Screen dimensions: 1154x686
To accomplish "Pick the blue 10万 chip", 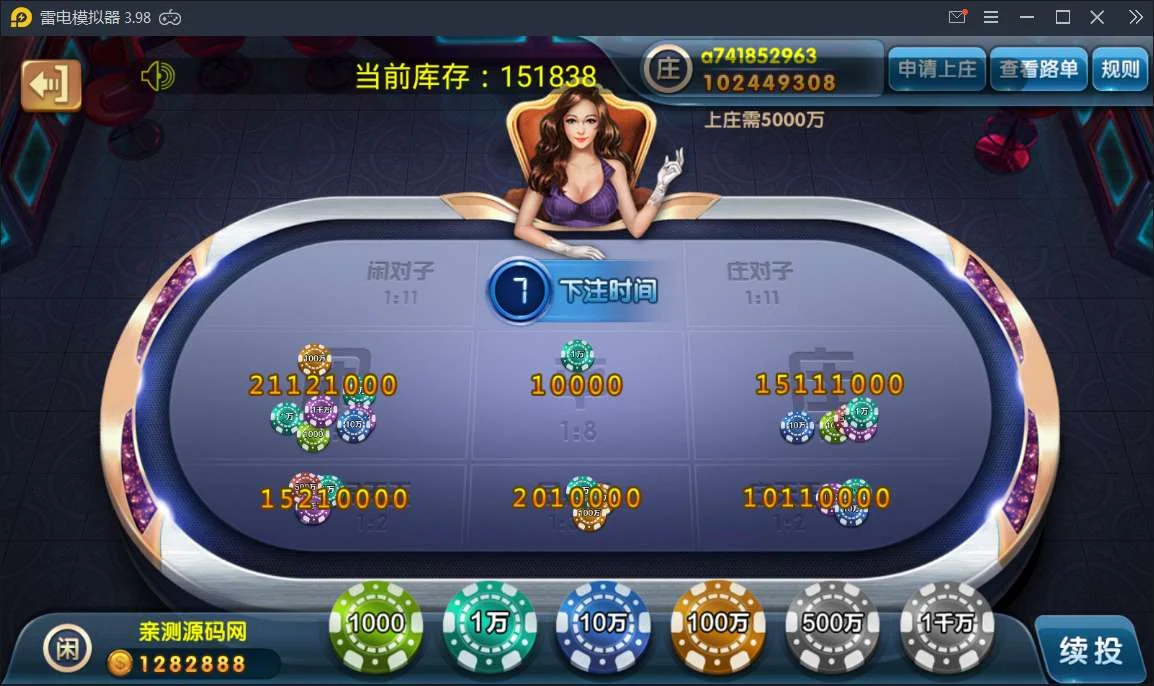I will (603, 624).
